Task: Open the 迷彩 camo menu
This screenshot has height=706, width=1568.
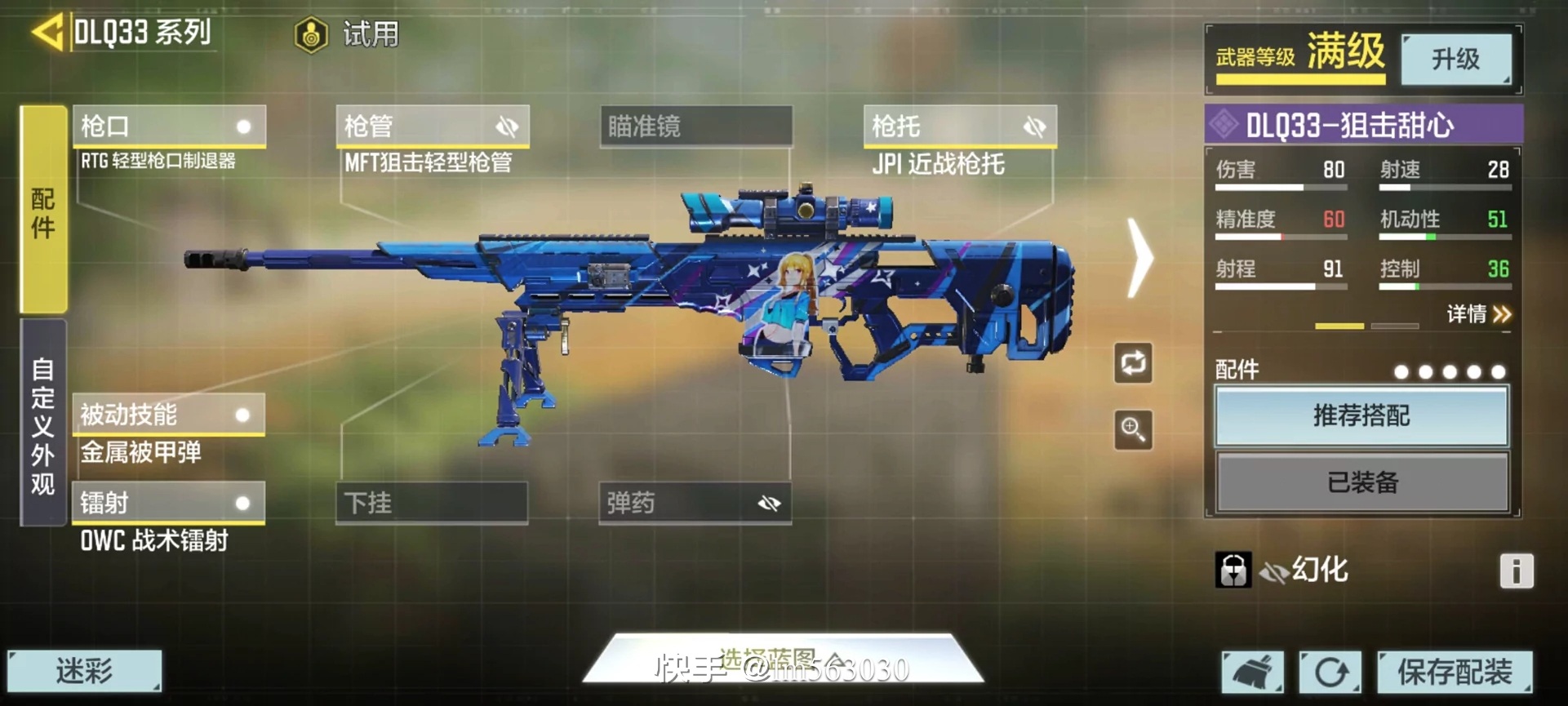Action: coord(84,671)
